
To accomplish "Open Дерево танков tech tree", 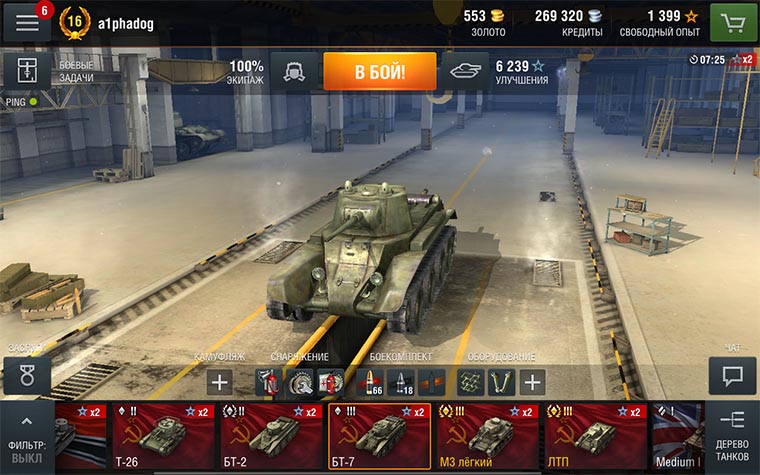I will 732,435.
